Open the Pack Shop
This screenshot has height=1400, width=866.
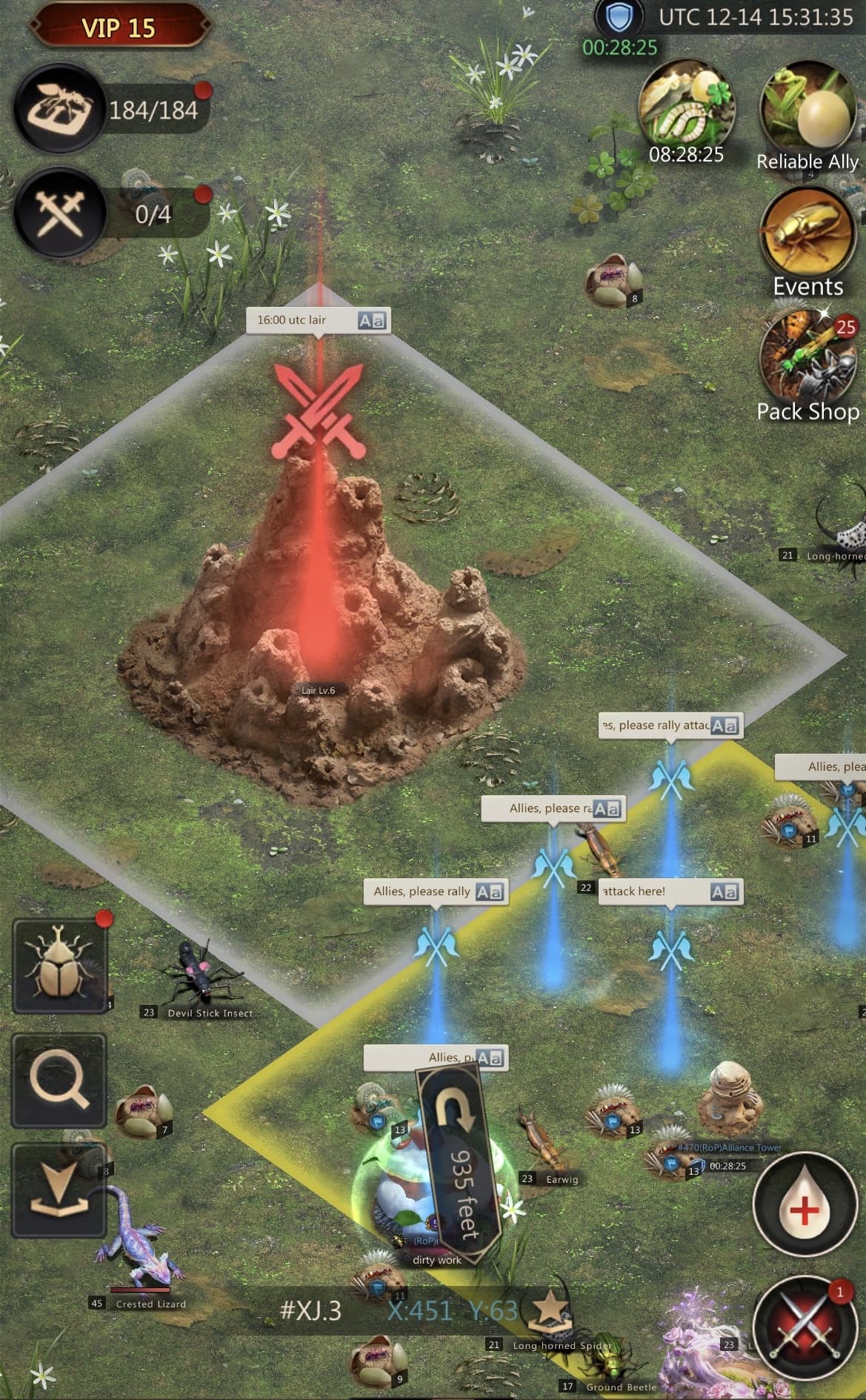click(807, 361)
